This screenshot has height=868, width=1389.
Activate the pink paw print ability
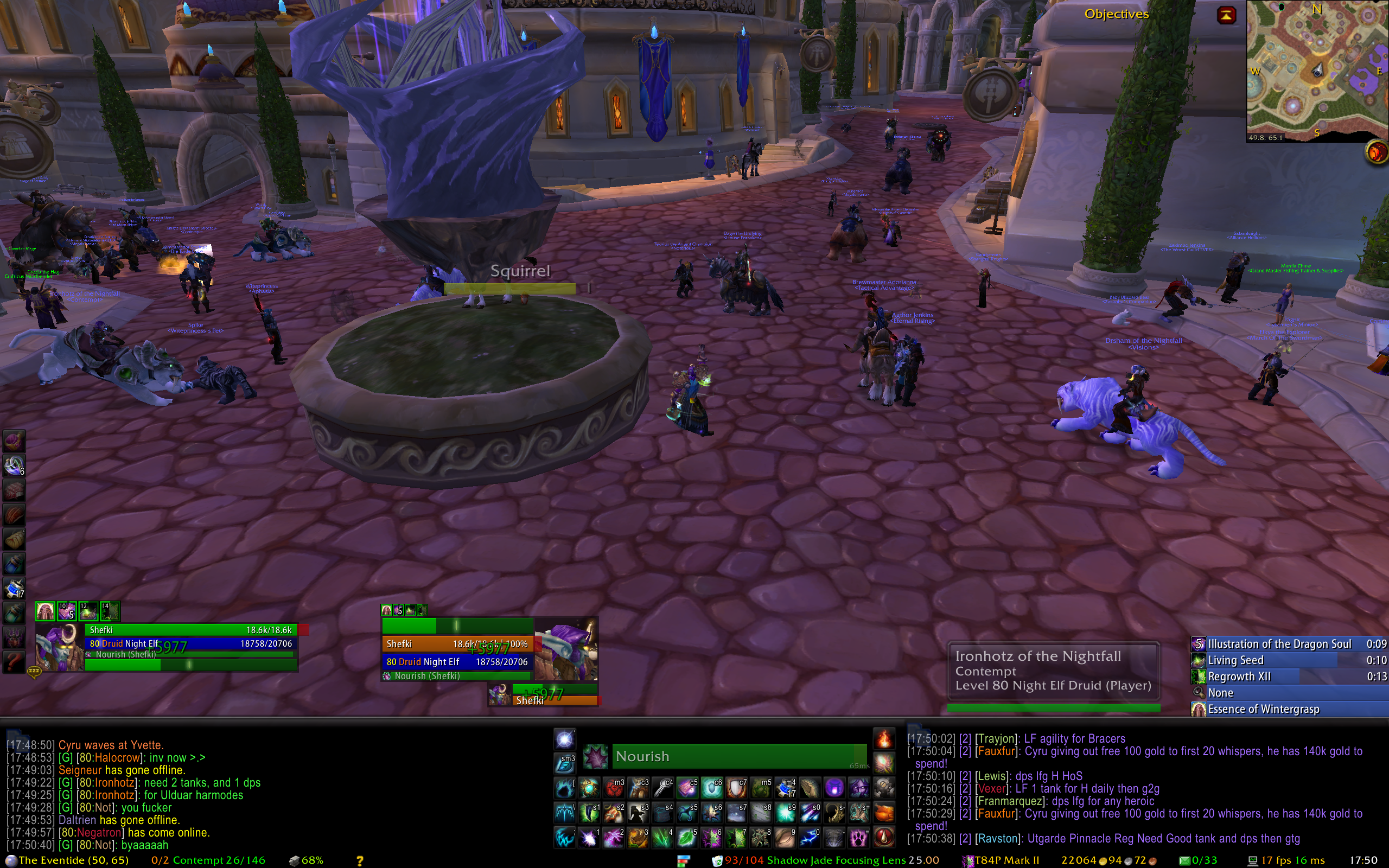(859, 838)
